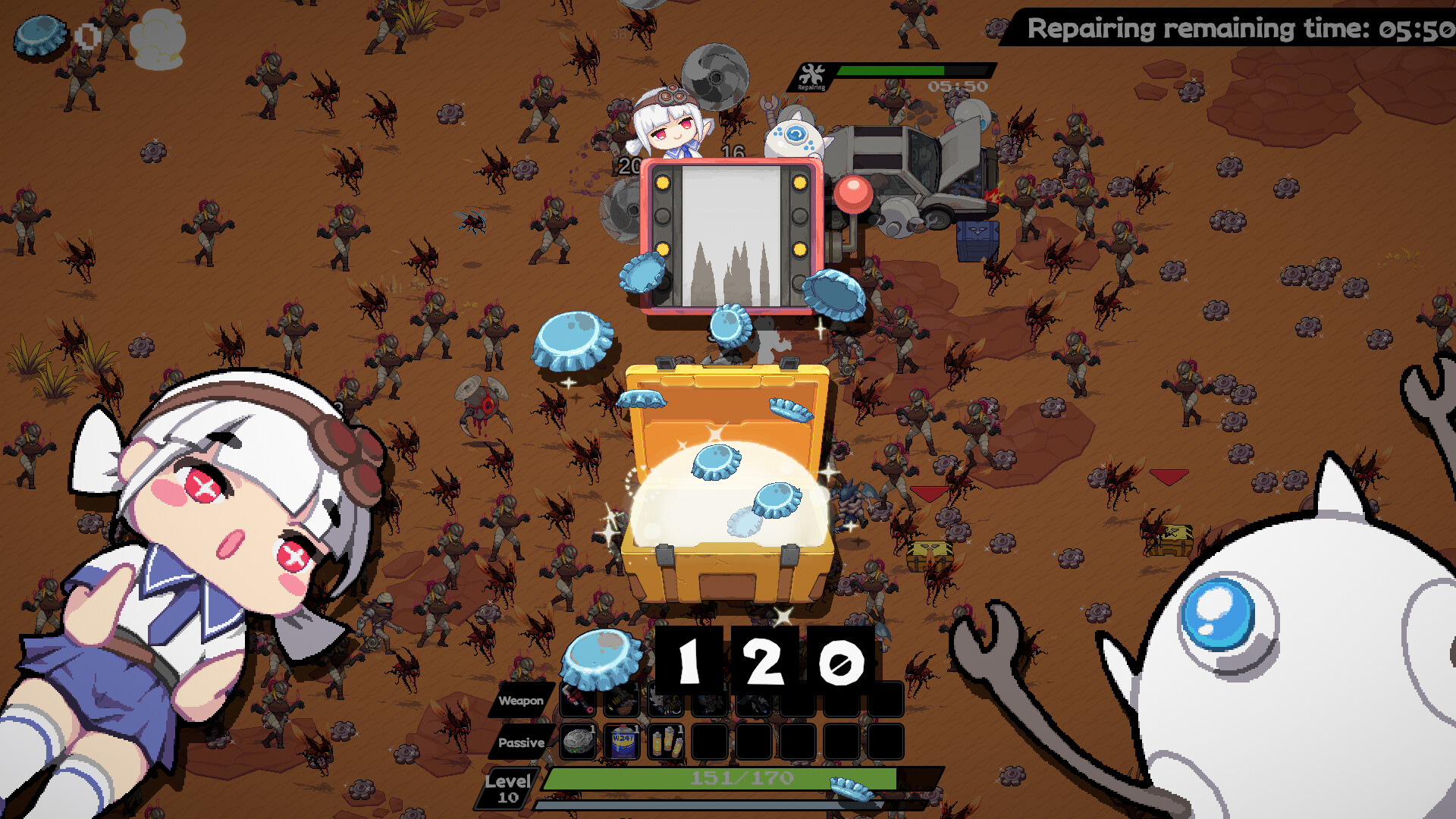Select the Passive row label

[522, 743]
